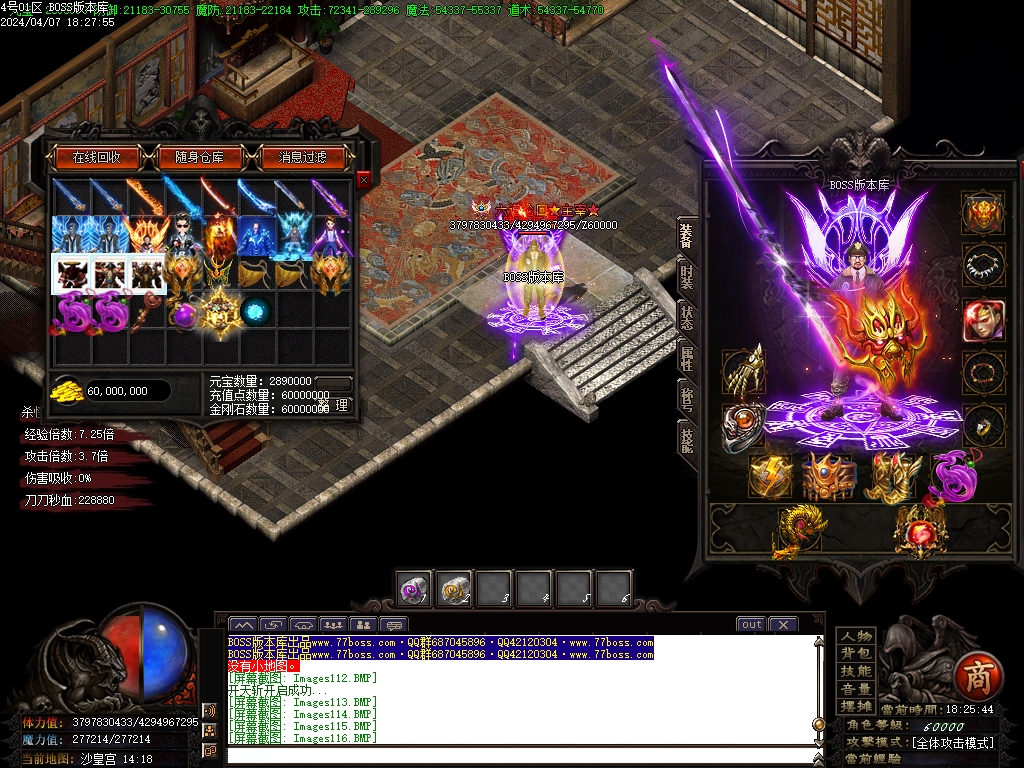Close the inventory bag window
The height and width of the screenshot is (768, 1024).
[363, 179]
